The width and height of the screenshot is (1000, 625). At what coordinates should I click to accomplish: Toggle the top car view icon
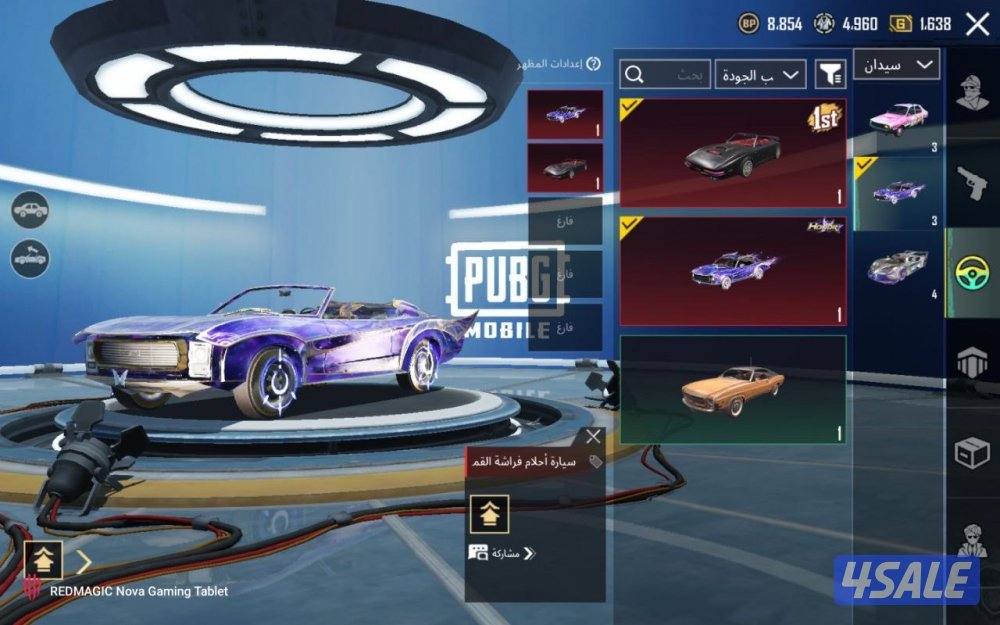[x=31, y=209]
